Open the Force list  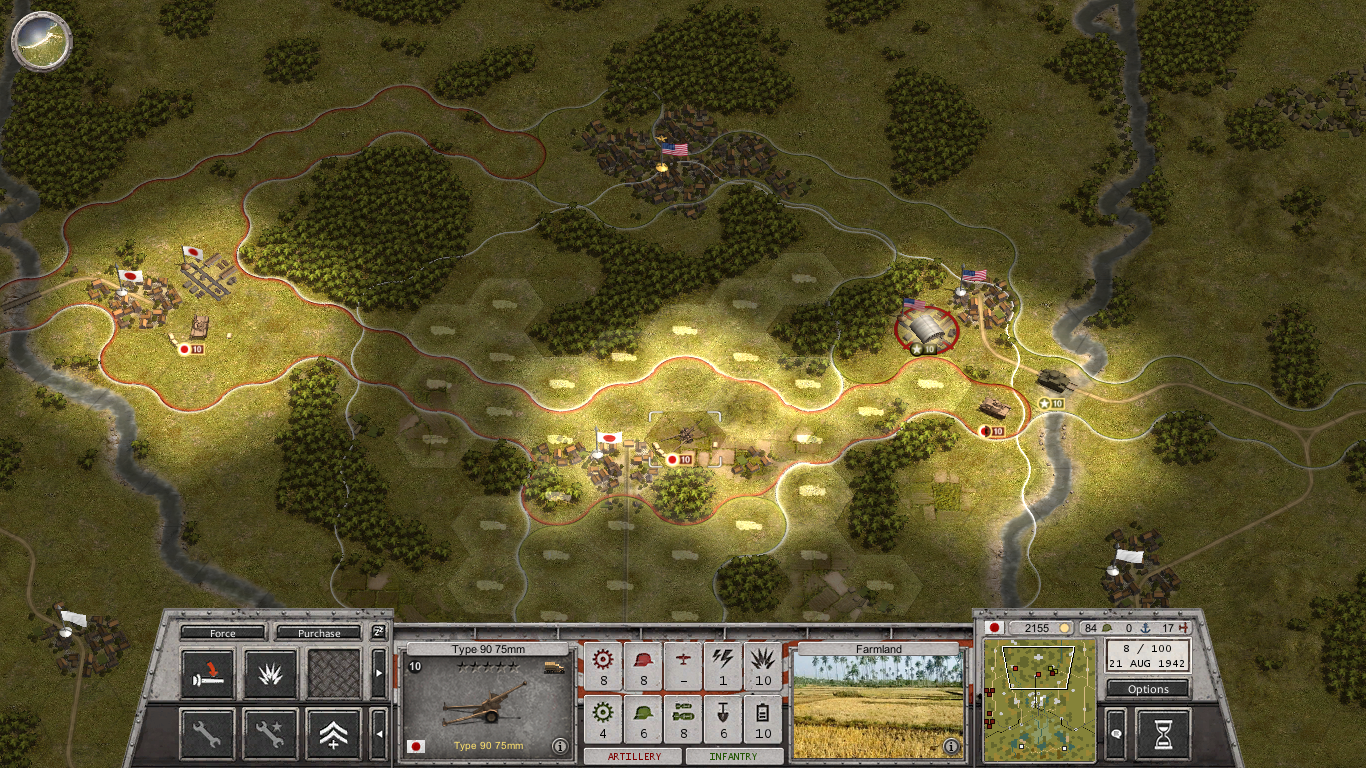(223, 633)
